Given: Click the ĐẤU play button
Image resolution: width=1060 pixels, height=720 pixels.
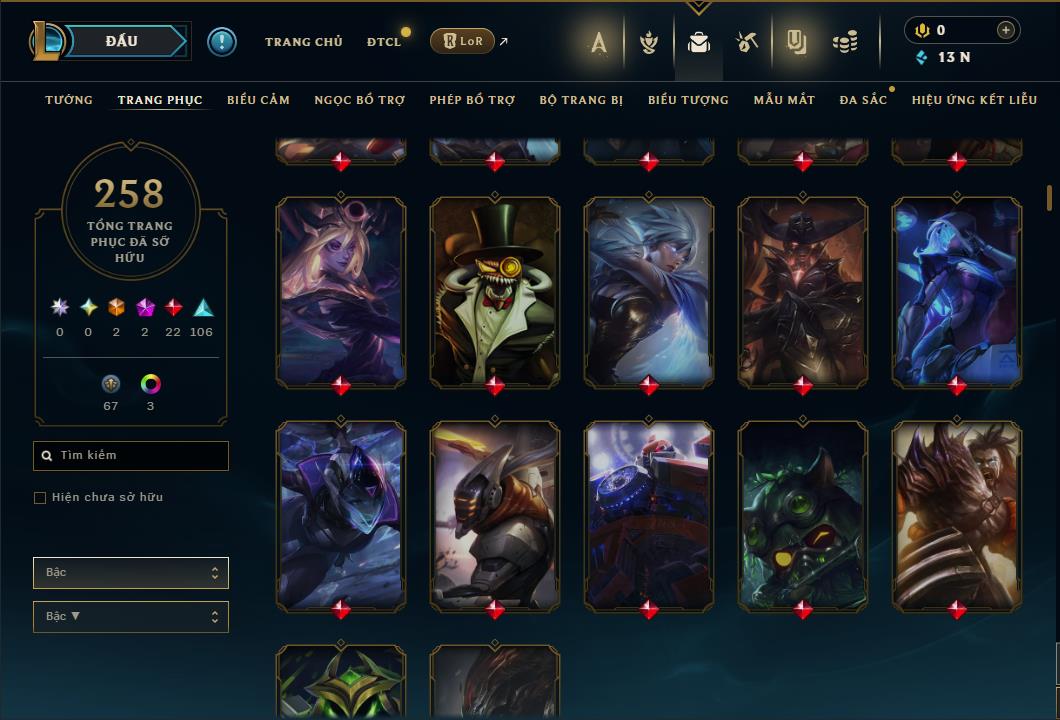Looking at the screenshot, I should click(x=122, y=41).
